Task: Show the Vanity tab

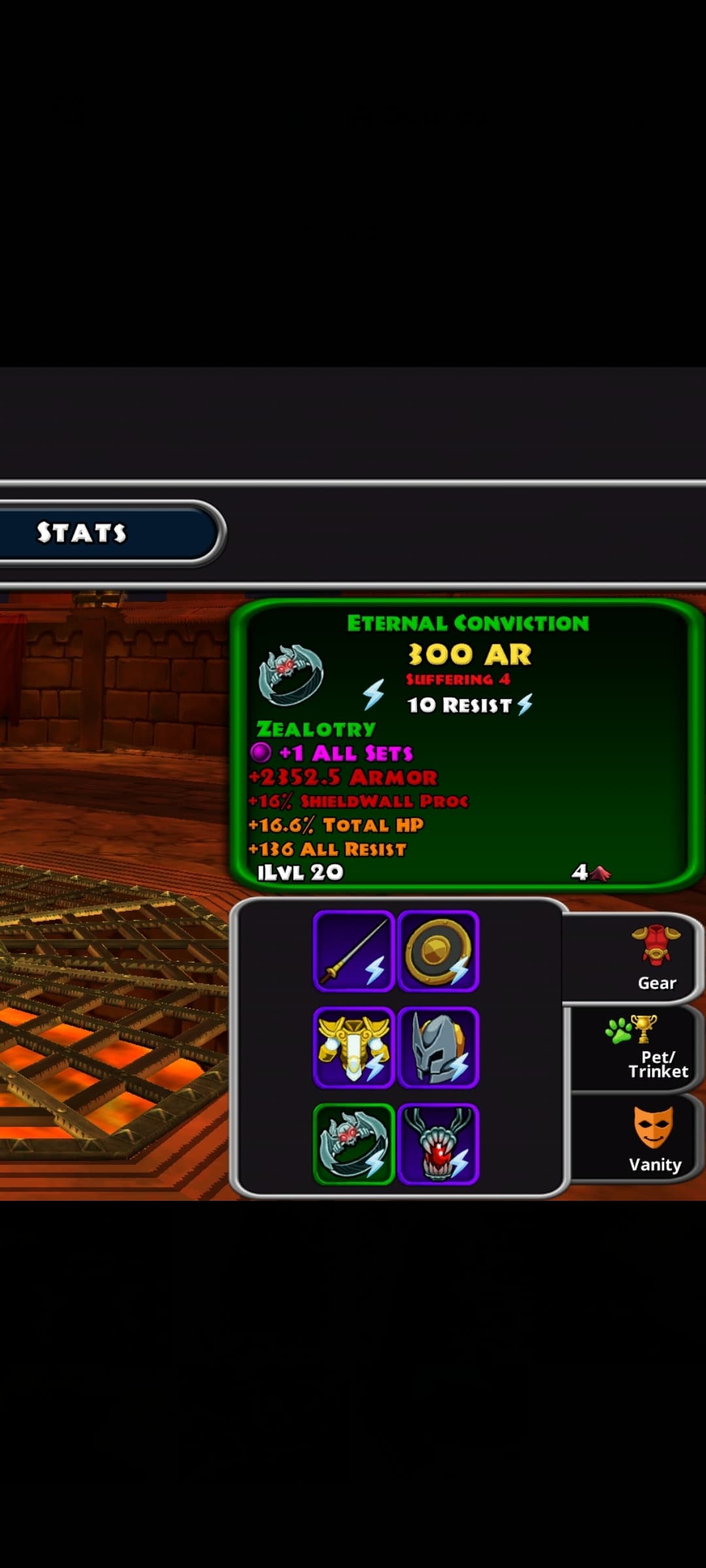Action: click(x=654, y=1139)
